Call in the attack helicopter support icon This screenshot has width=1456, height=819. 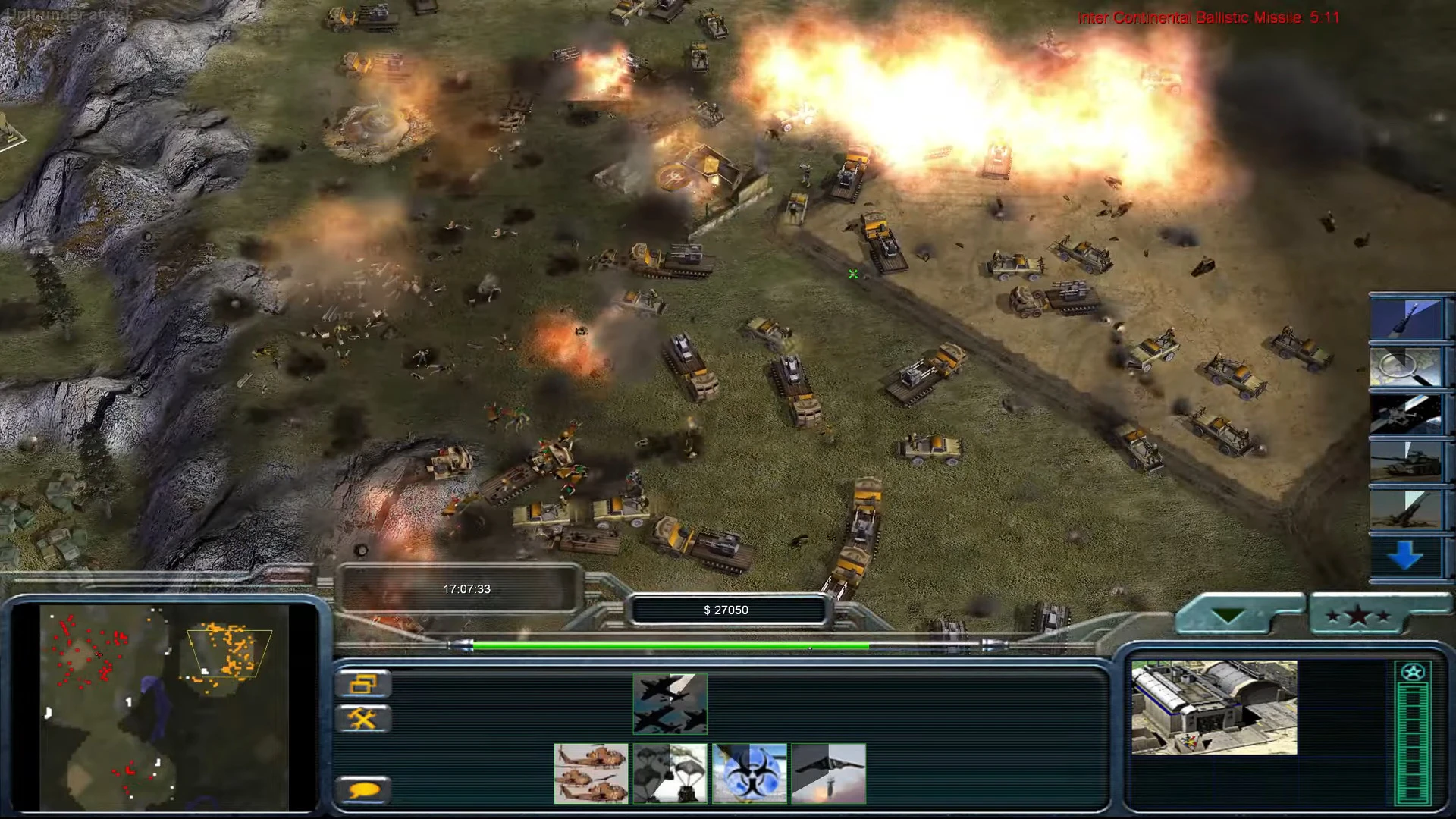tap(592, 773)
